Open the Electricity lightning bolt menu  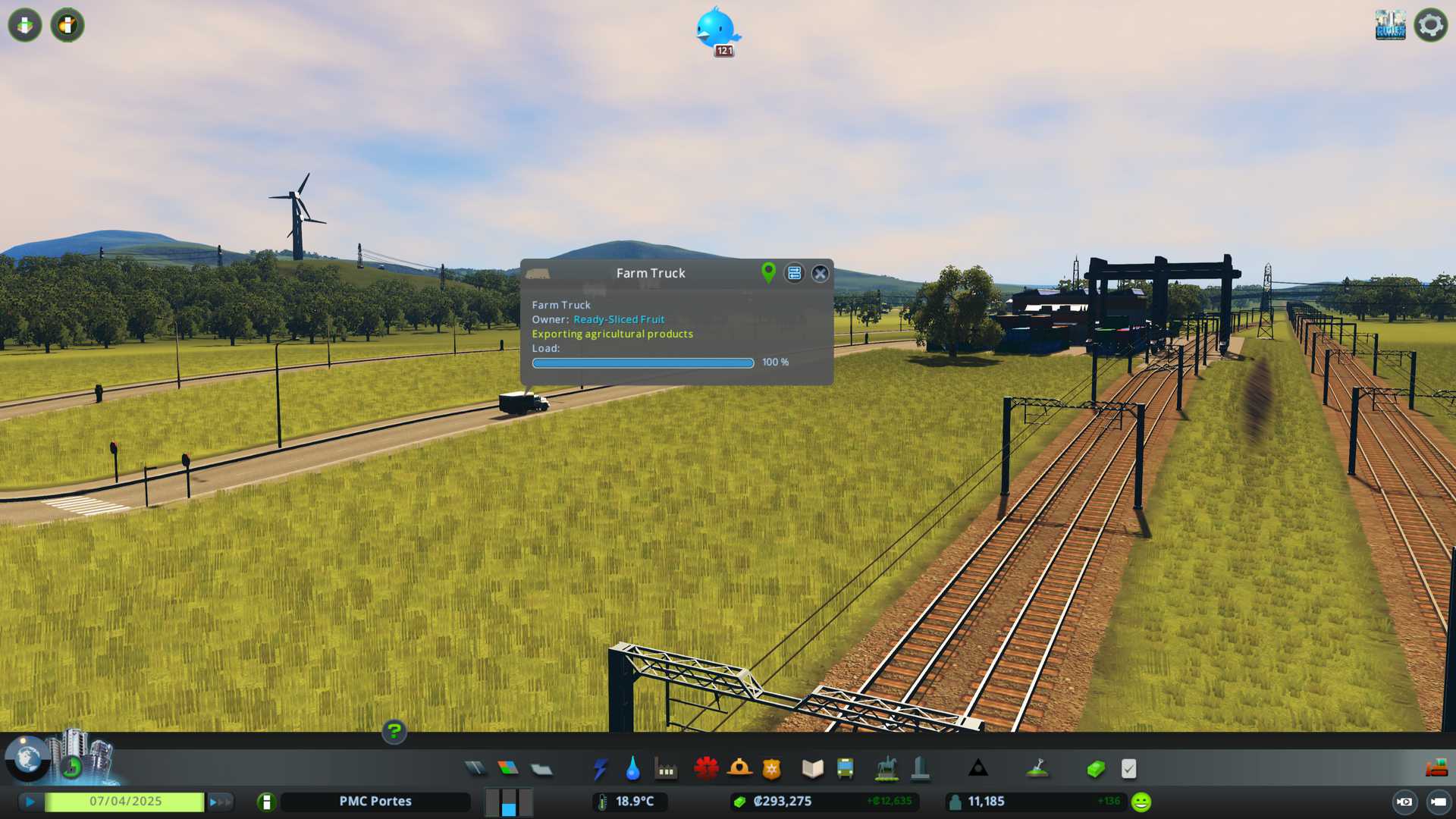(600, 769)
